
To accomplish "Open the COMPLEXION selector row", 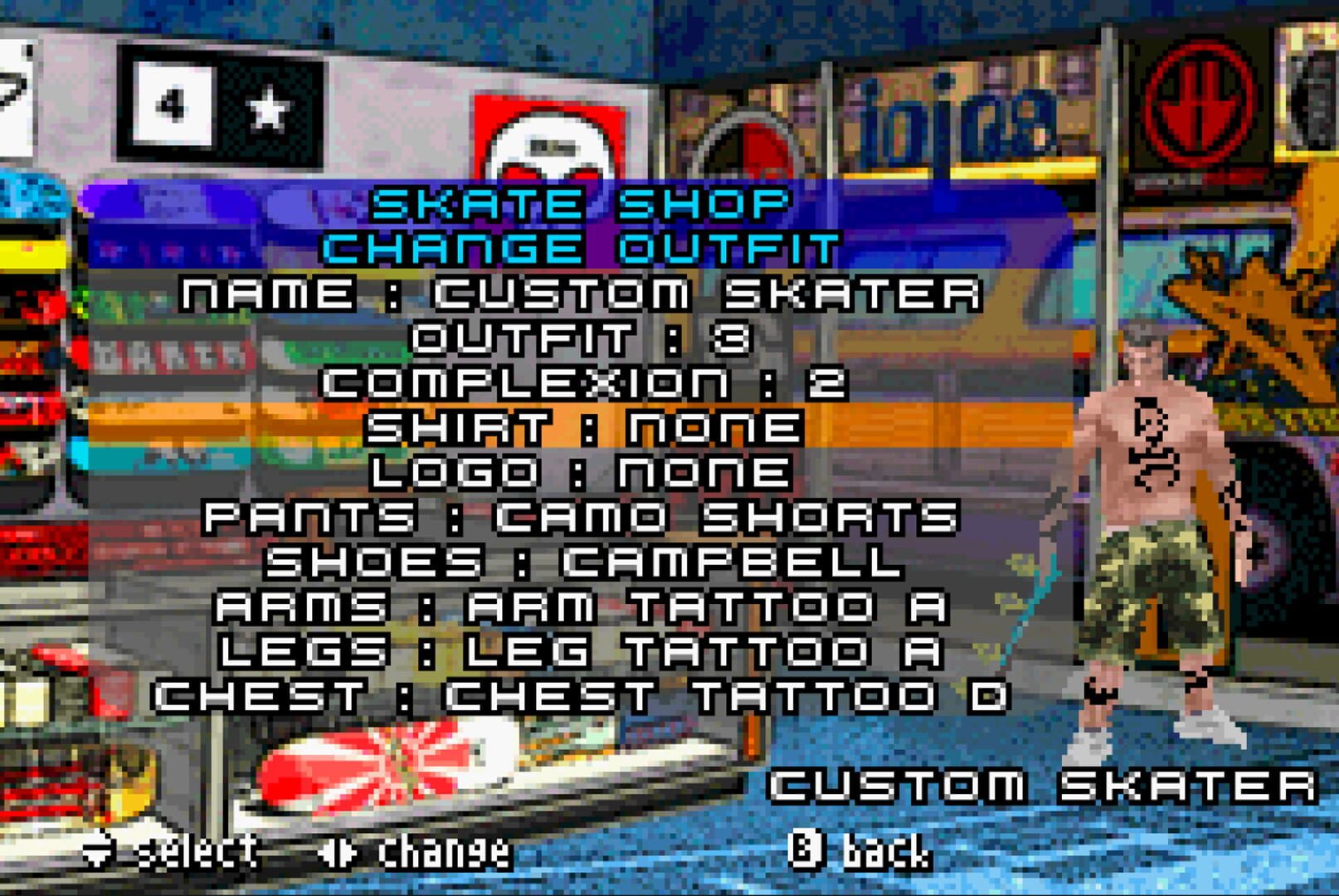I will pyautogui.click(x=585, y=382).
